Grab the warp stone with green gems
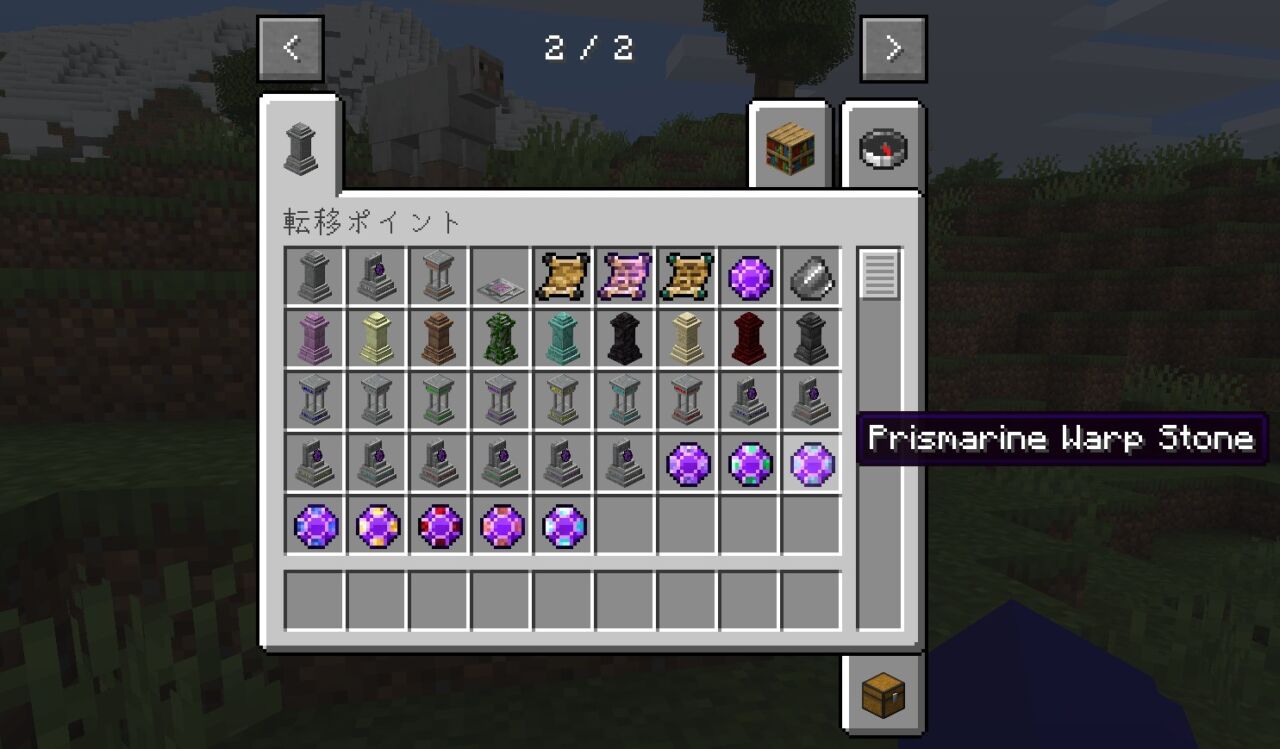1280x749 pixels. (x=749, y=464)
